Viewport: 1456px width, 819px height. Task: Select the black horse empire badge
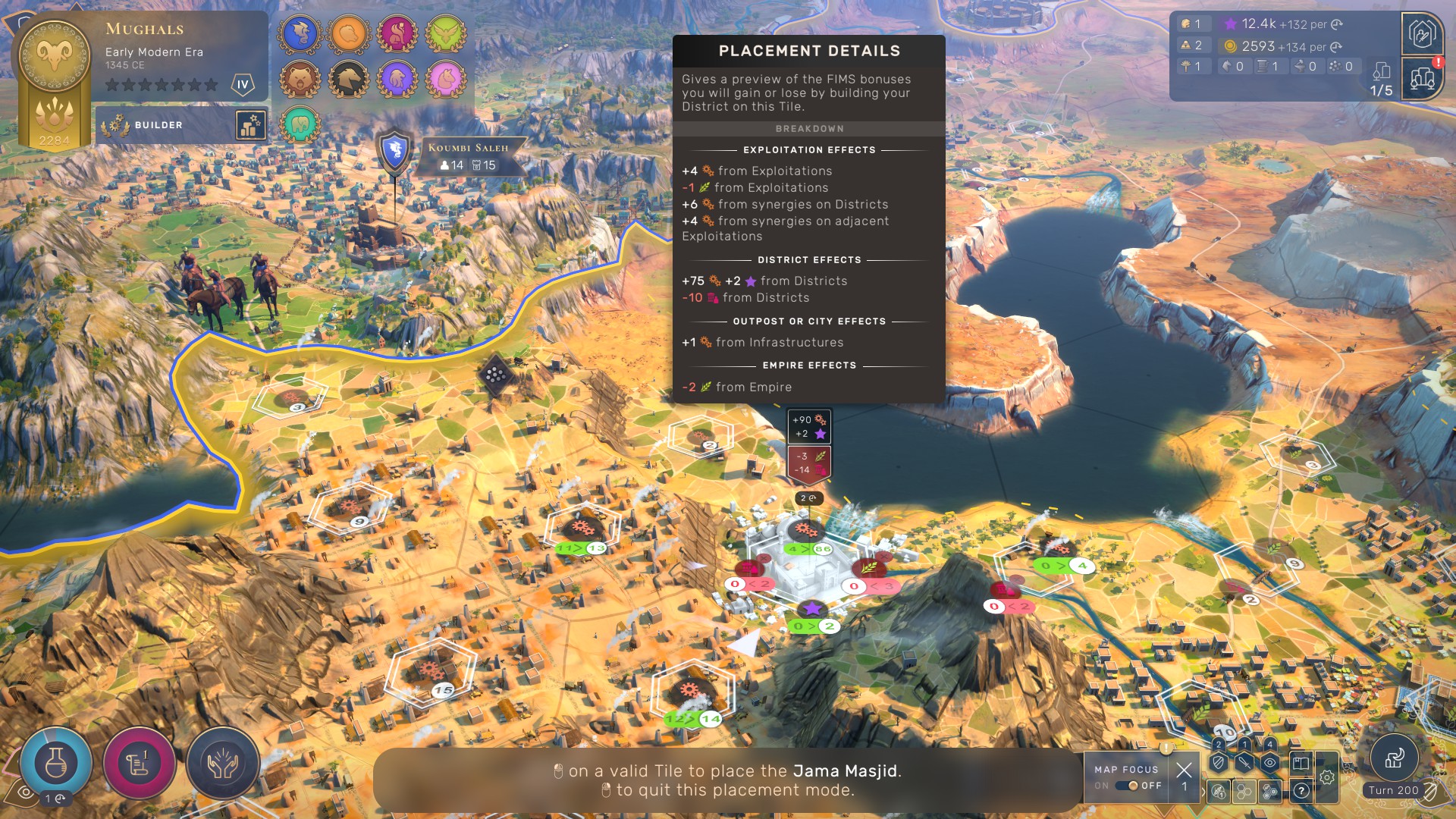tap(349, 78)
